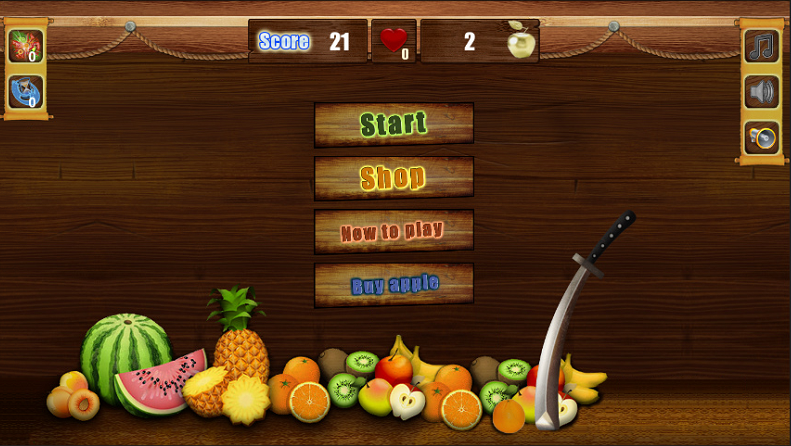Viewport: 791px width, 446px height.
Task: Click the red heart lives icon
Action: (x=394, y=41)
